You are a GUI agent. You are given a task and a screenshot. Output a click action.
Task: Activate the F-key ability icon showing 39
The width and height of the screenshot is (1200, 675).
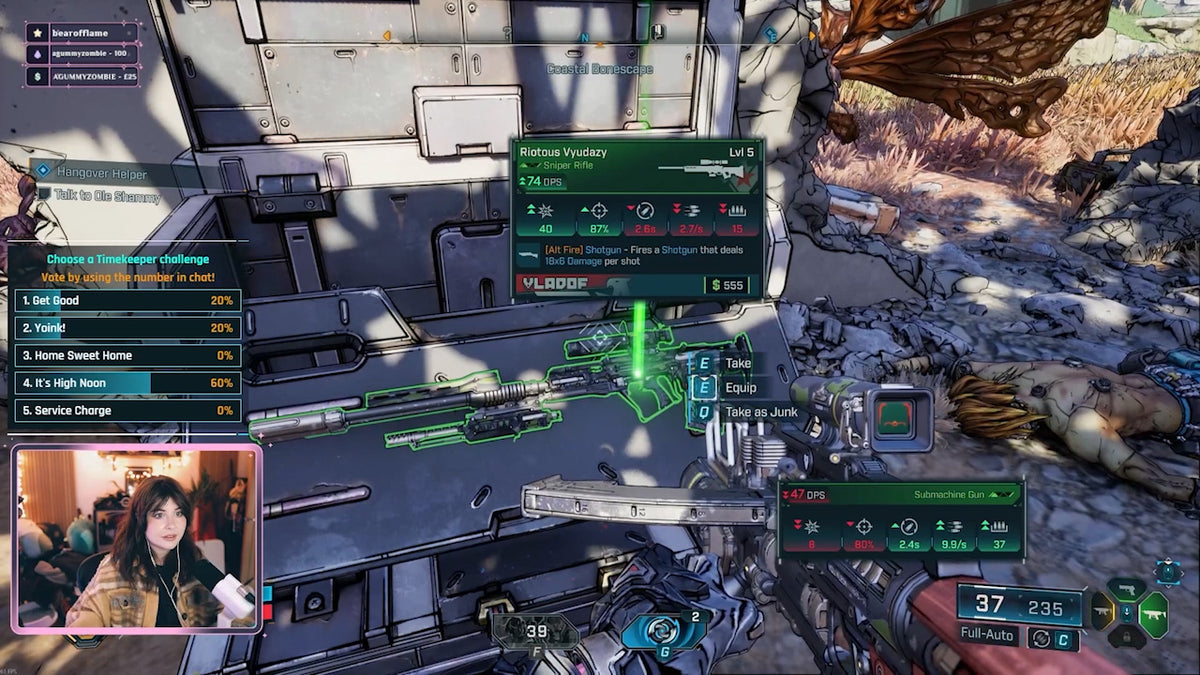536,632
